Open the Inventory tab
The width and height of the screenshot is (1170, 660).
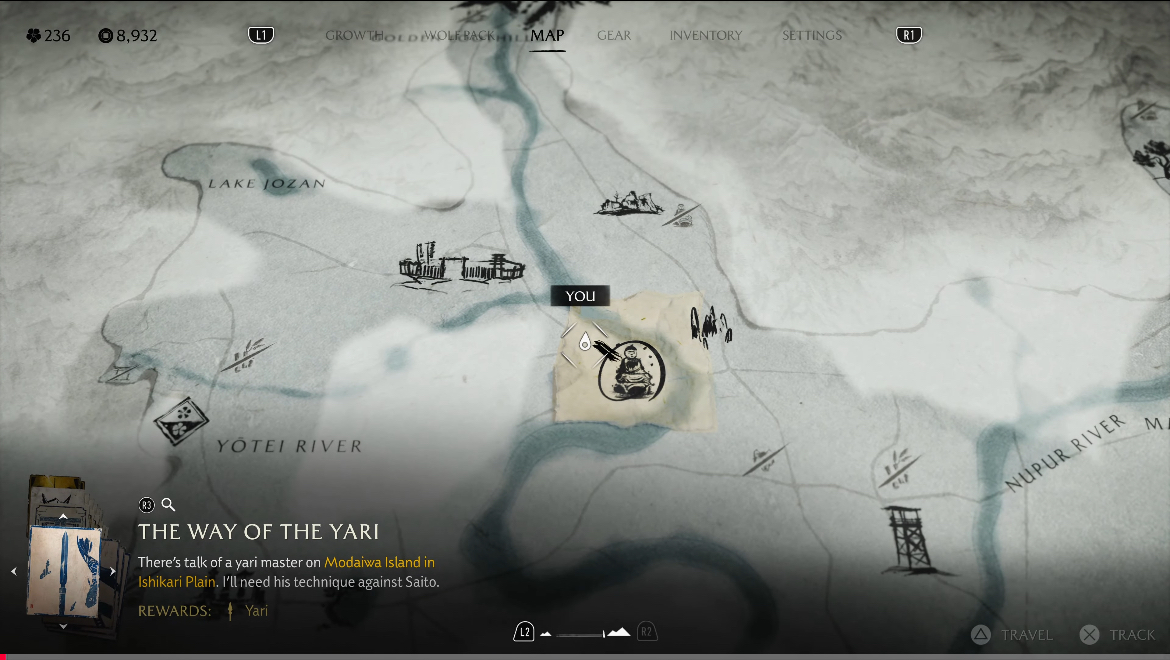705,36
